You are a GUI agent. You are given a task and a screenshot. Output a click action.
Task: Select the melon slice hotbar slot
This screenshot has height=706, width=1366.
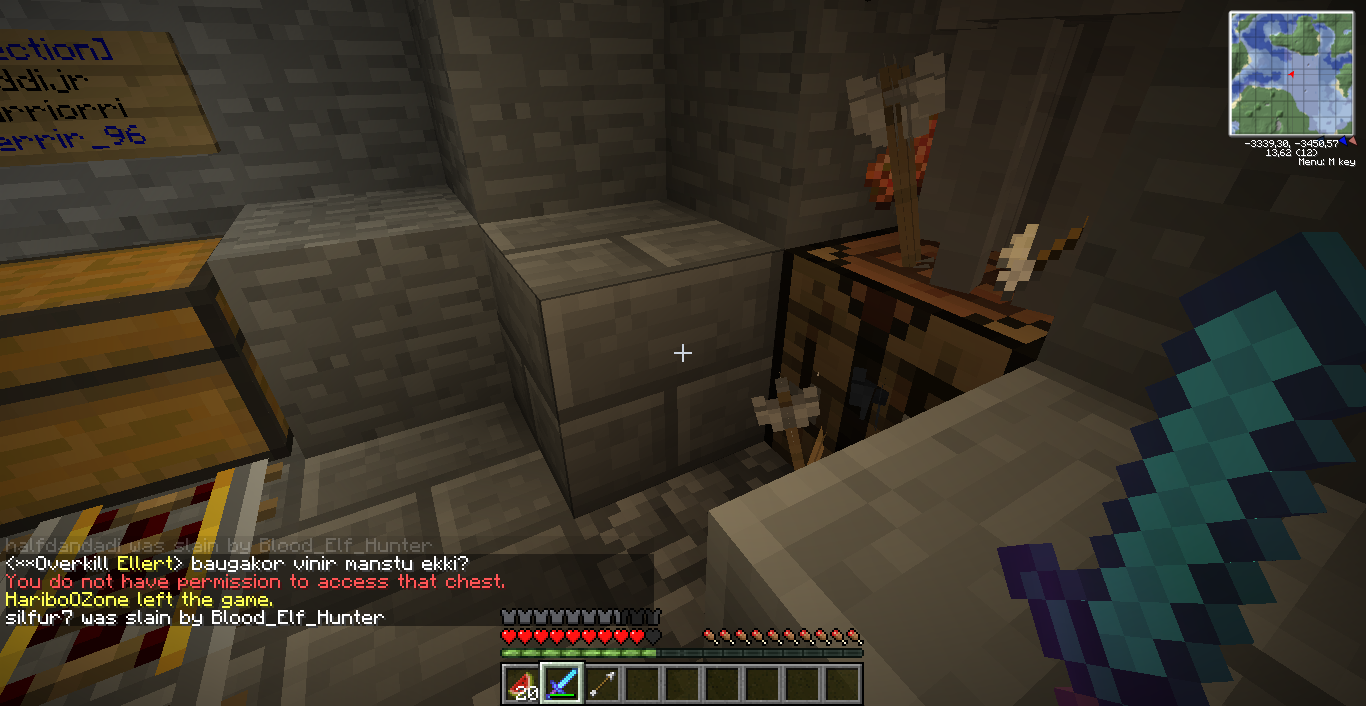coord(521,684)
